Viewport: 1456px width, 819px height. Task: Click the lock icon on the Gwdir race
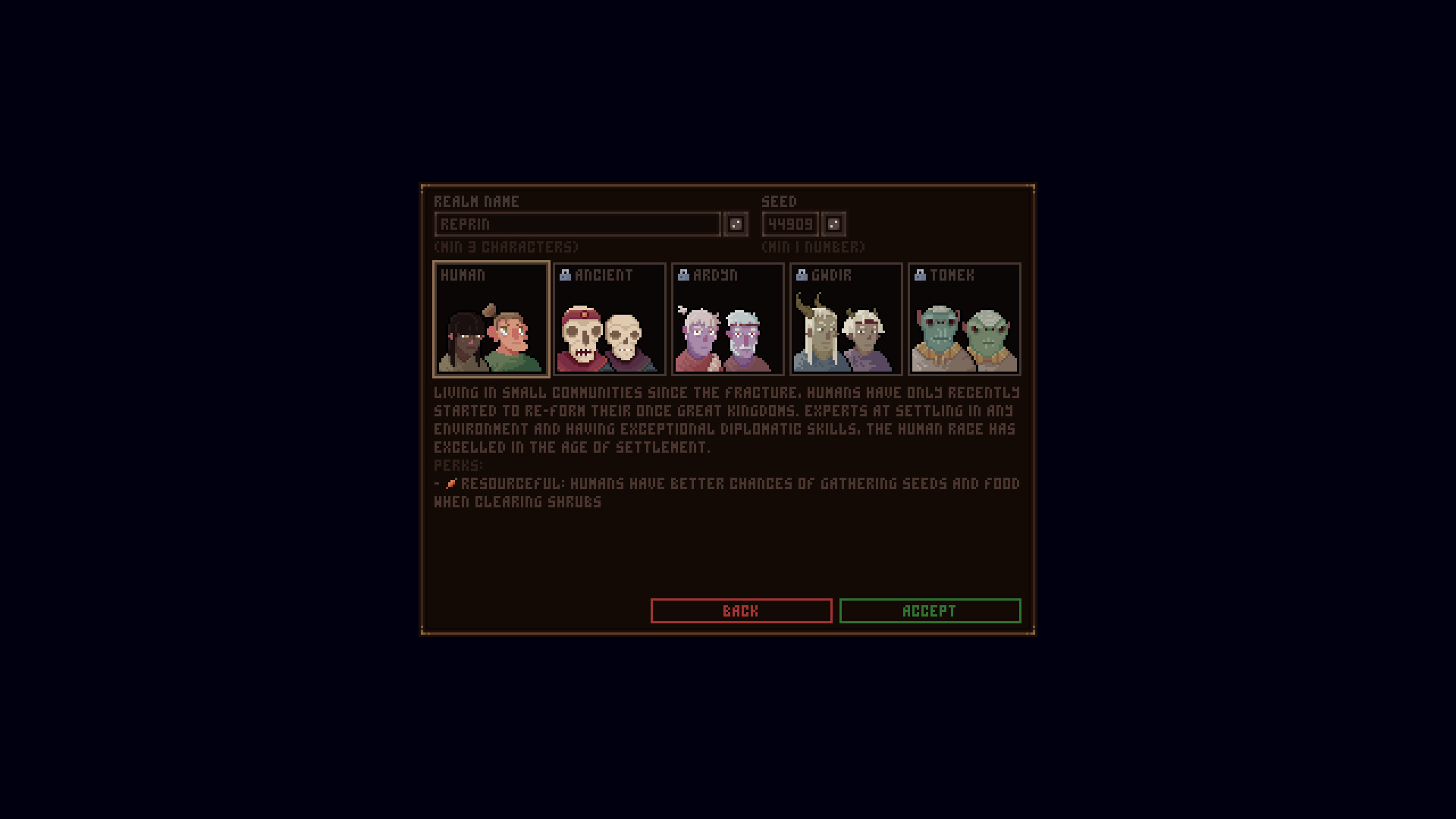point(801,275)
